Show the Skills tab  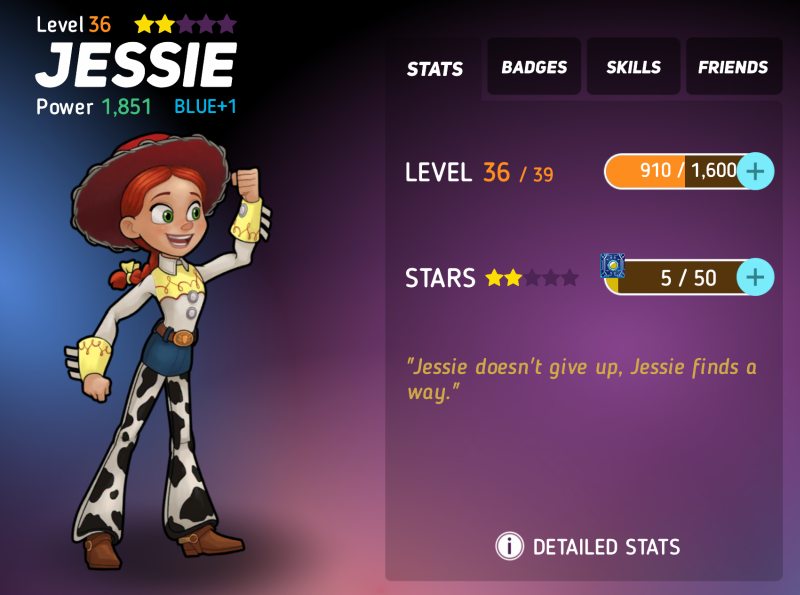pyautogui.click(x=633, y=67)
